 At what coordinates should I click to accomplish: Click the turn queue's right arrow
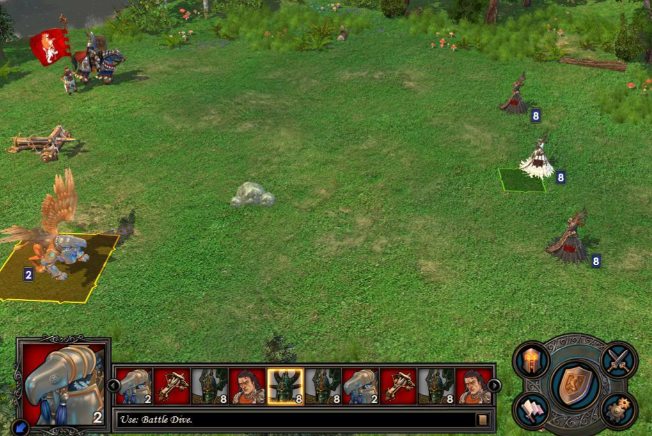pos(494,386)
